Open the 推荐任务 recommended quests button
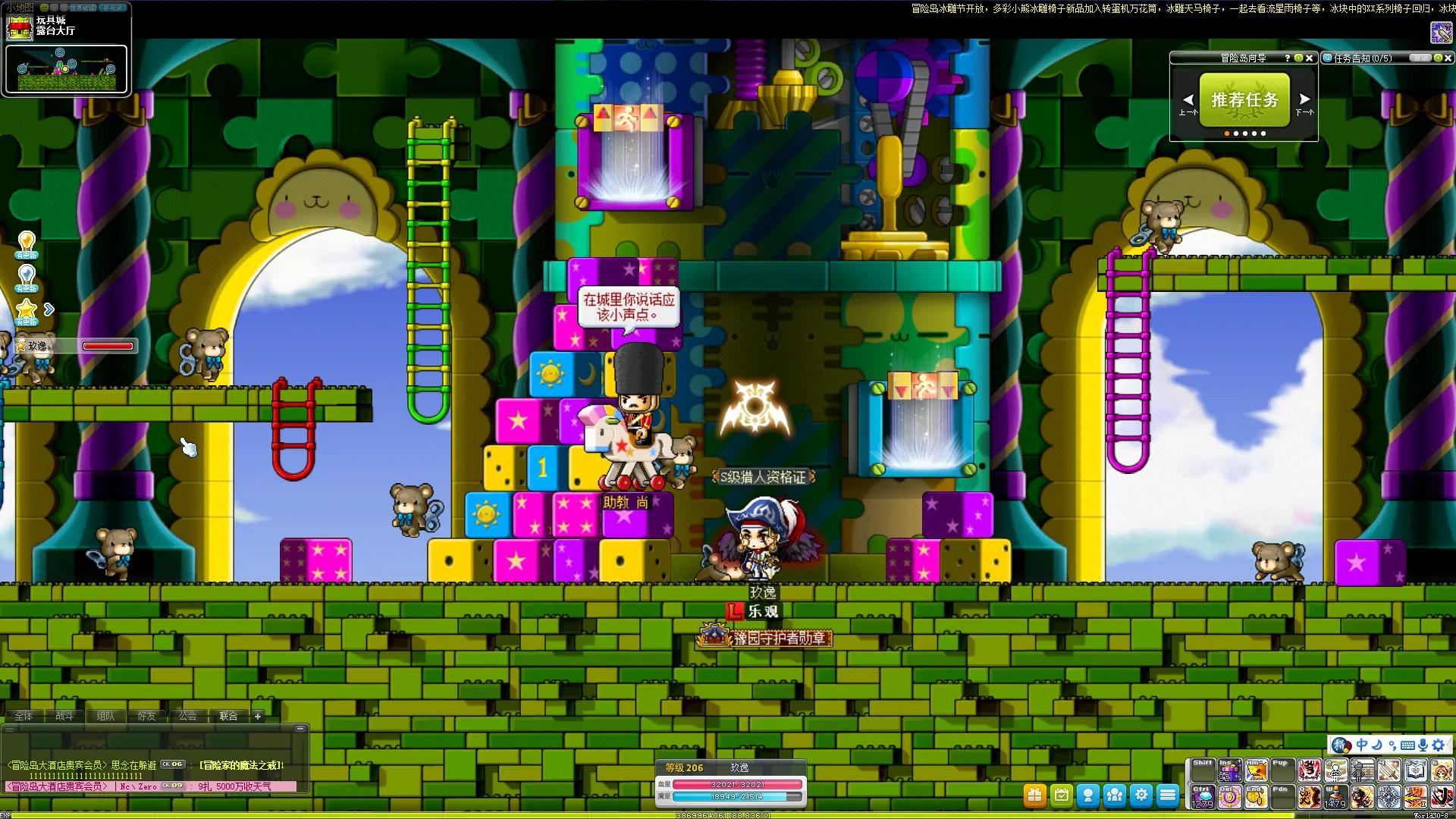The image size is (1456, 819). 1244,99
